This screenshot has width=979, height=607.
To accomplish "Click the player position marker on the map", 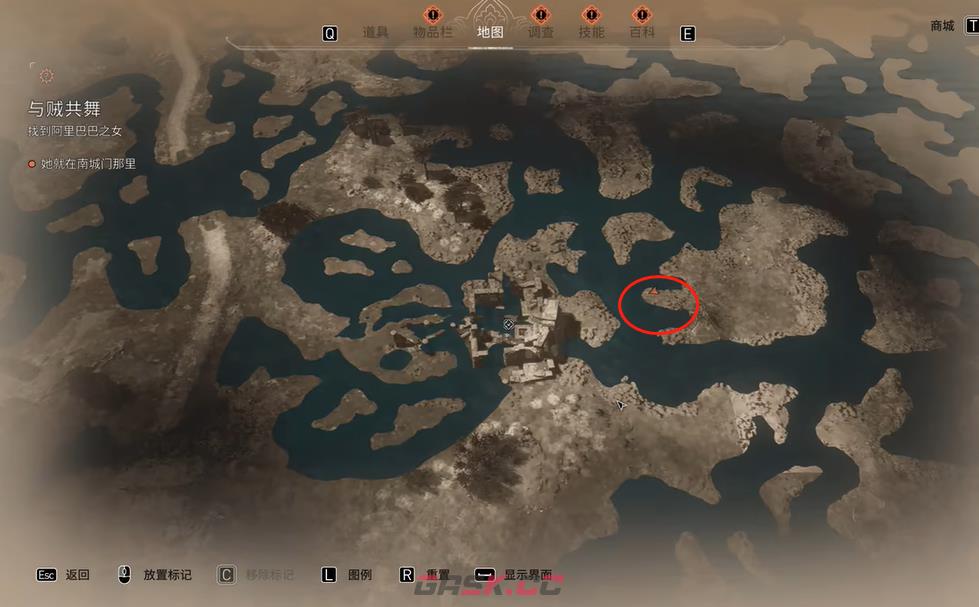I will click(509, 325).
